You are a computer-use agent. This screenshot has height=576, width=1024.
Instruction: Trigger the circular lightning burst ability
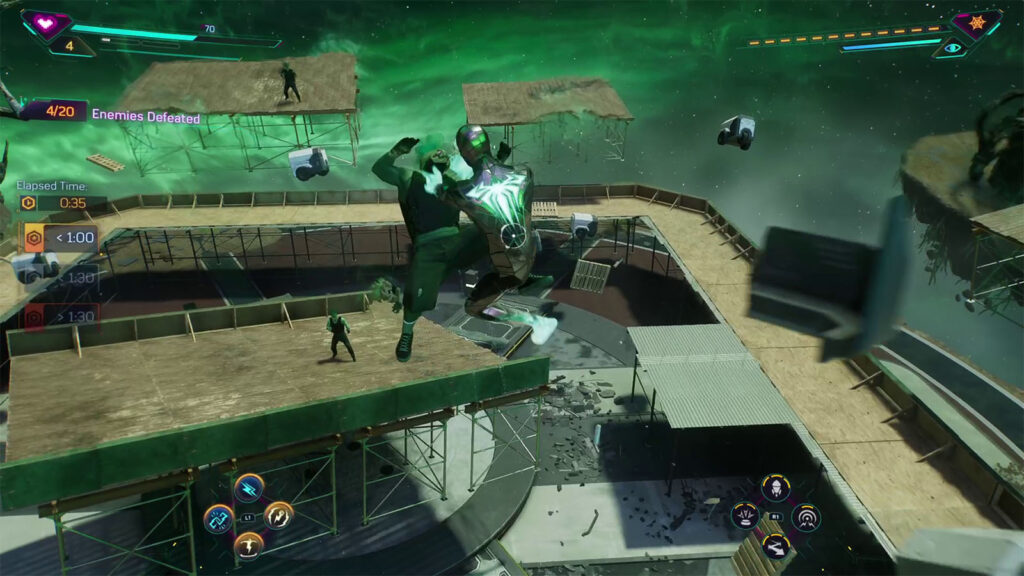tap(278, 516)
